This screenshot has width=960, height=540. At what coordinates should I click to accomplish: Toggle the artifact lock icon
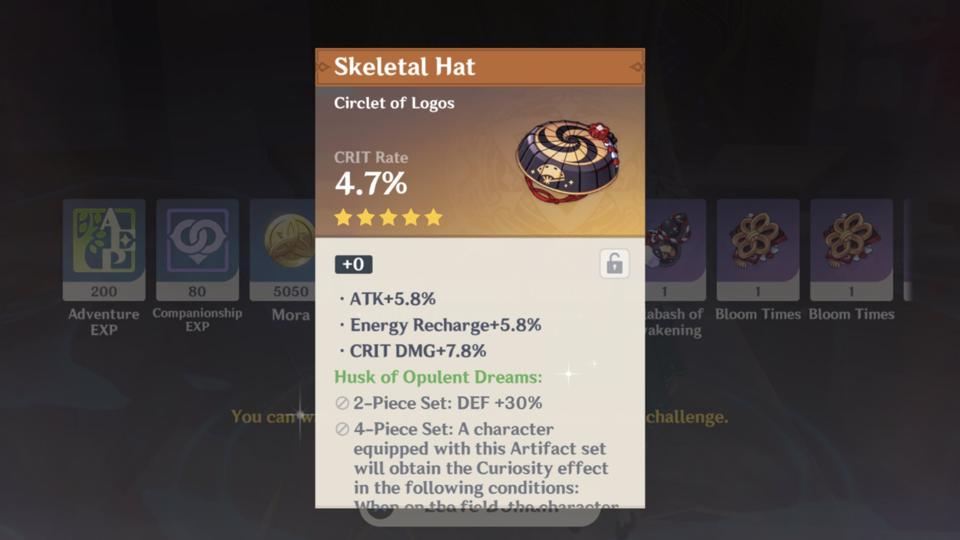tap(614, 264)
